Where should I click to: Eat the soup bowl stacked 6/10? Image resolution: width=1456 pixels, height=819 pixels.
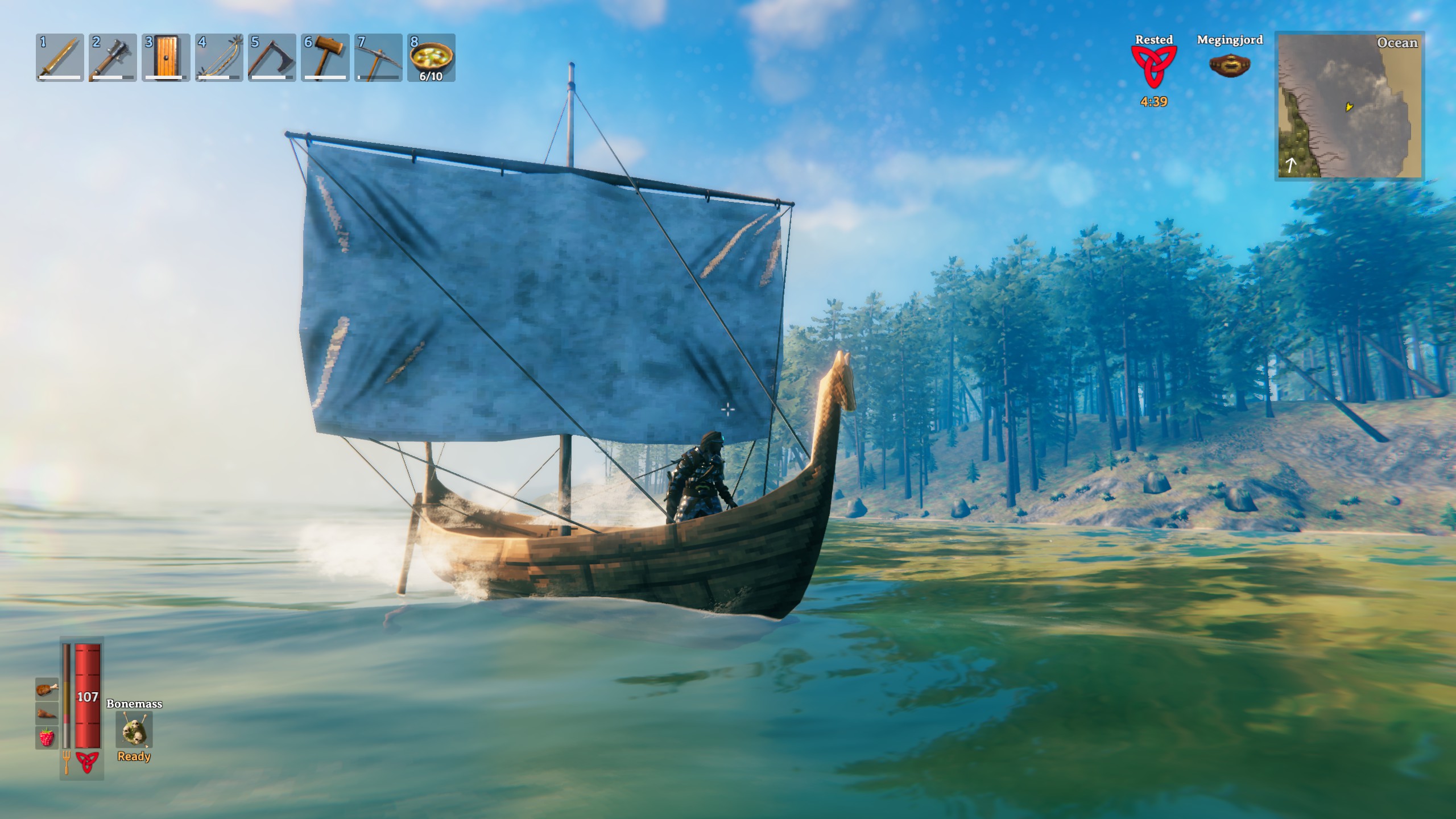click(x=431, y=58)
